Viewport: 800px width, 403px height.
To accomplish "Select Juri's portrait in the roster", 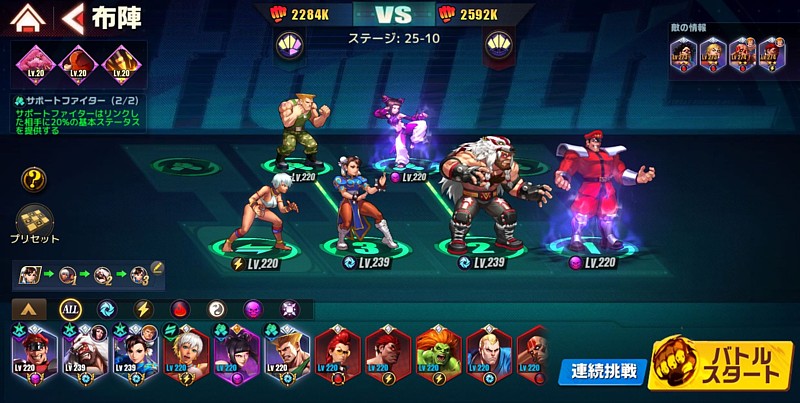I will point(237,357).
